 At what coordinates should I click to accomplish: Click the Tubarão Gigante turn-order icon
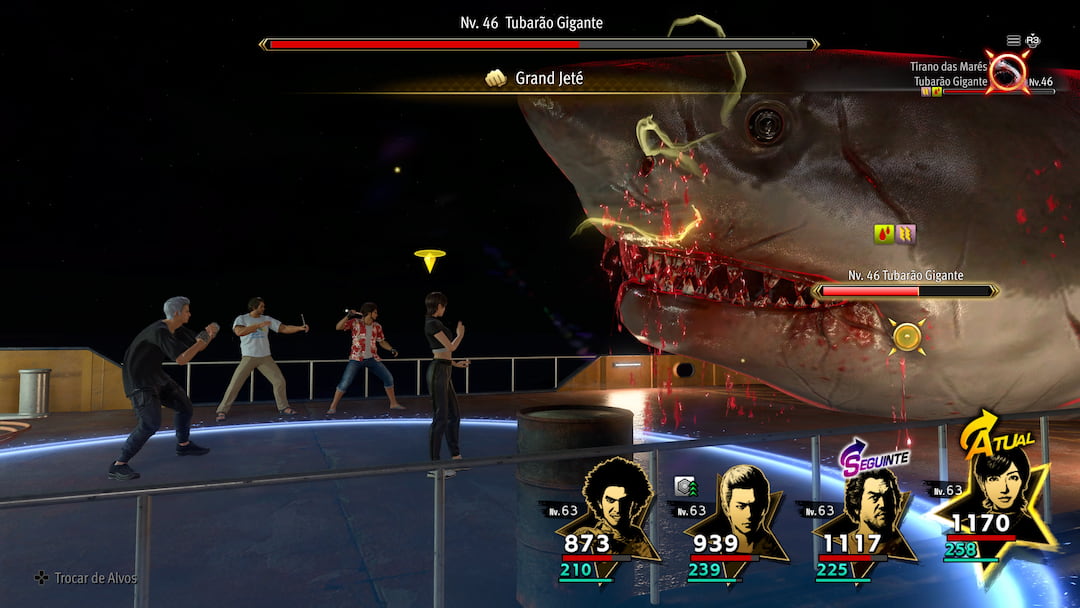[x=1006, y=72]
